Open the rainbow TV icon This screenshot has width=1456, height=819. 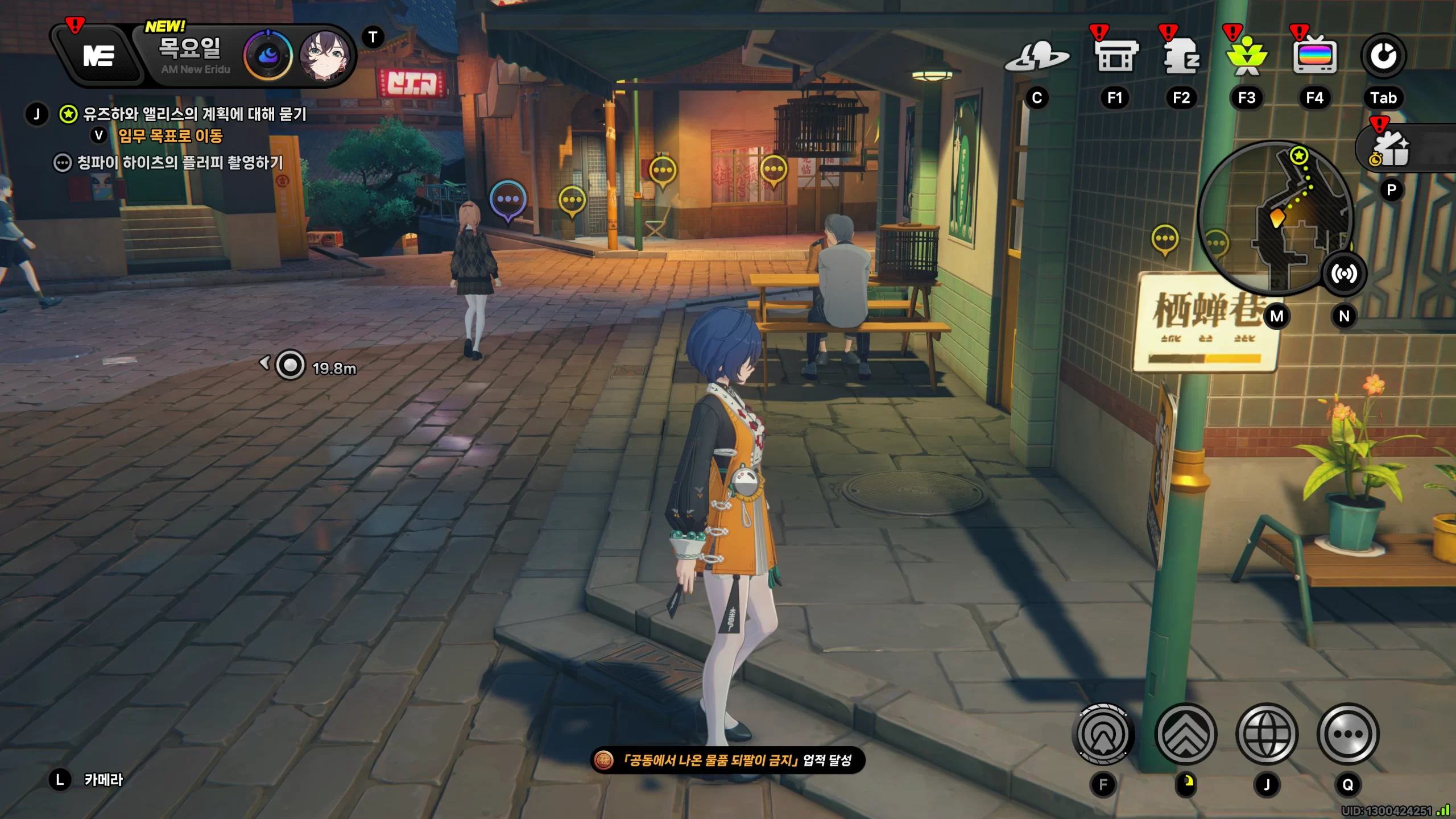coord(1314,57)
